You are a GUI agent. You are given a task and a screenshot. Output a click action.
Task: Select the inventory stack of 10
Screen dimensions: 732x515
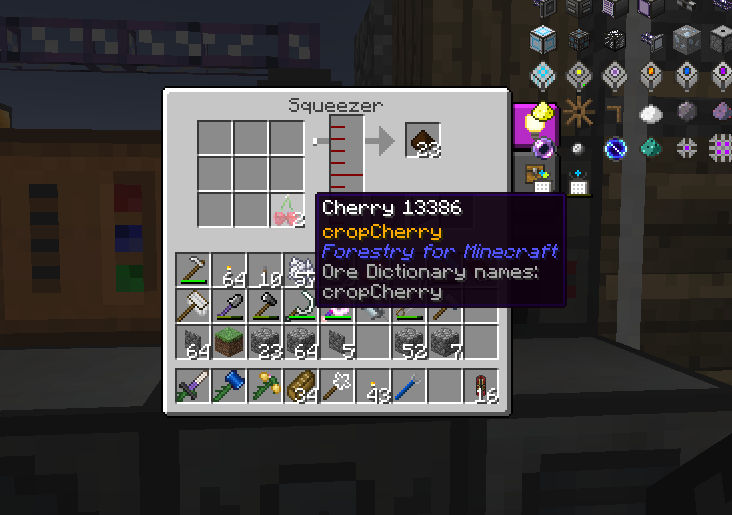tap(264, 270)
